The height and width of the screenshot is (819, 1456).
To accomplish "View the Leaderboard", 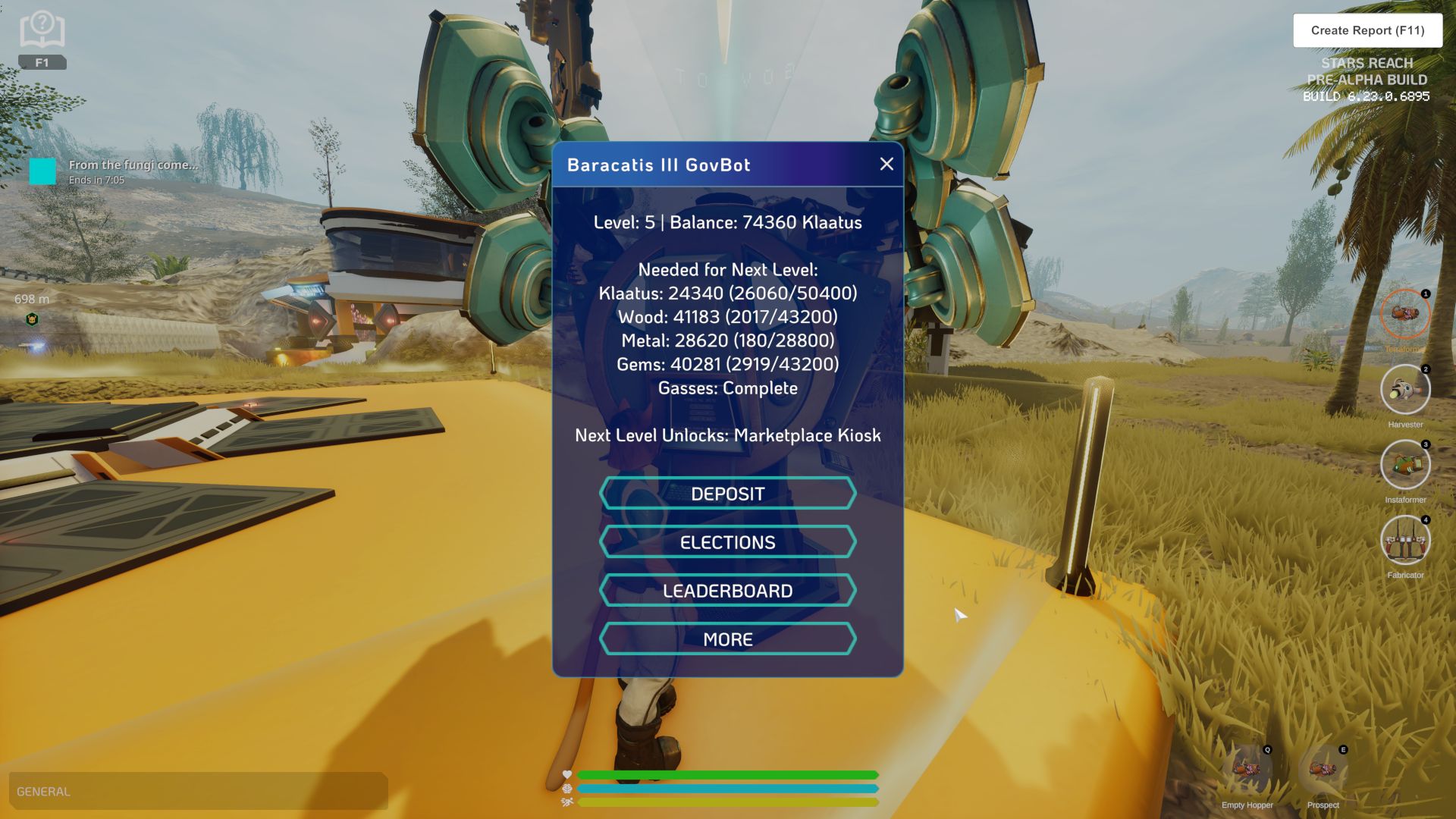I will click(726, 590).
